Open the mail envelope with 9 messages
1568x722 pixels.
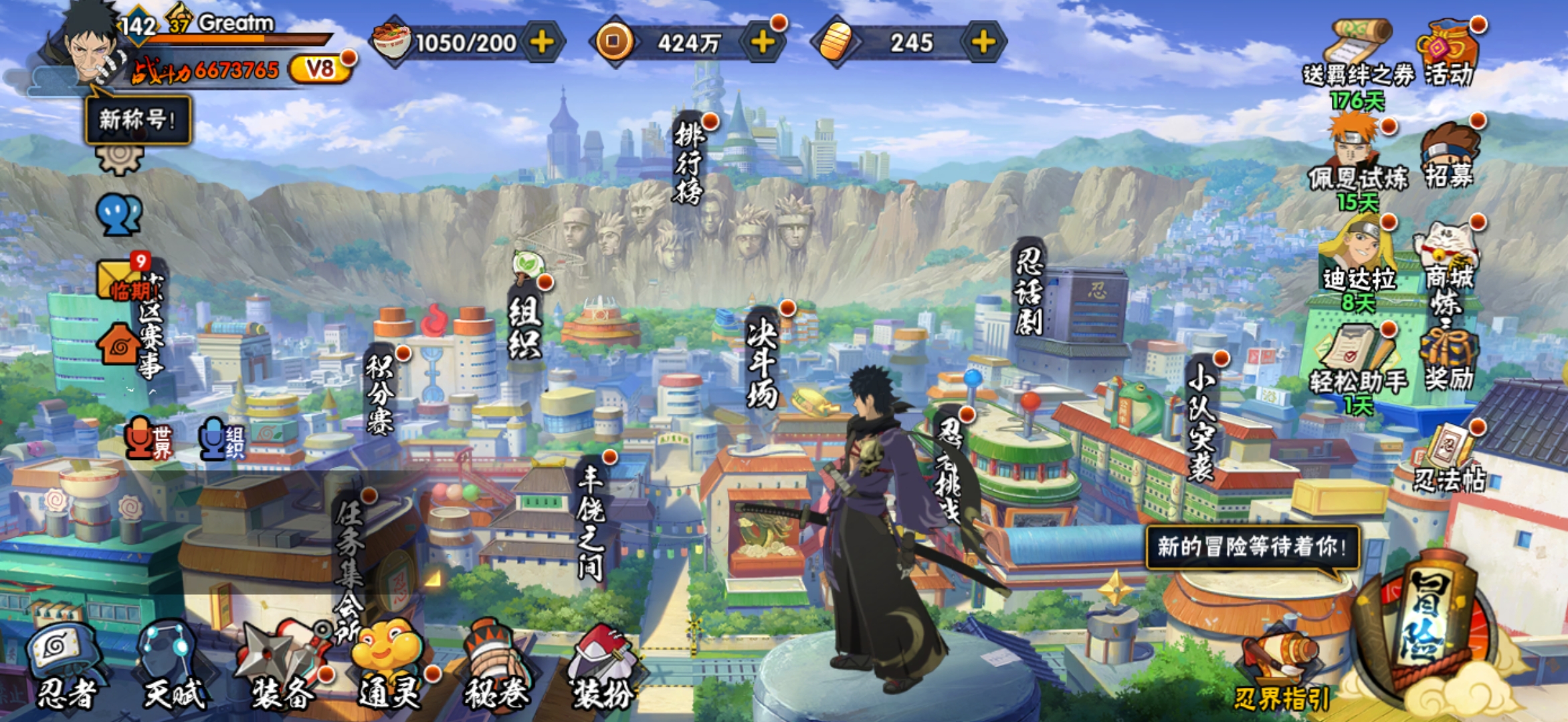click(120, 277)
